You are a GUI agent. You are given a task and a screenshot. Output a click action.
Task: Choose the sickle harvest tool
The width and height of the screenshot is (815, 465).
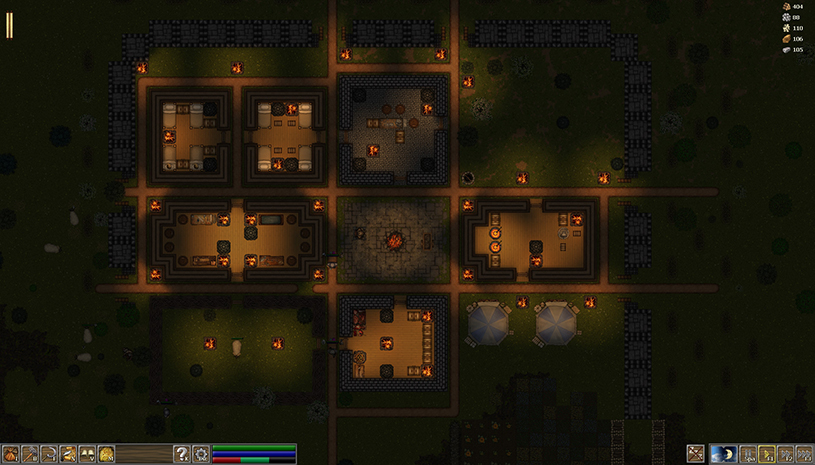[x=48, y=454]
